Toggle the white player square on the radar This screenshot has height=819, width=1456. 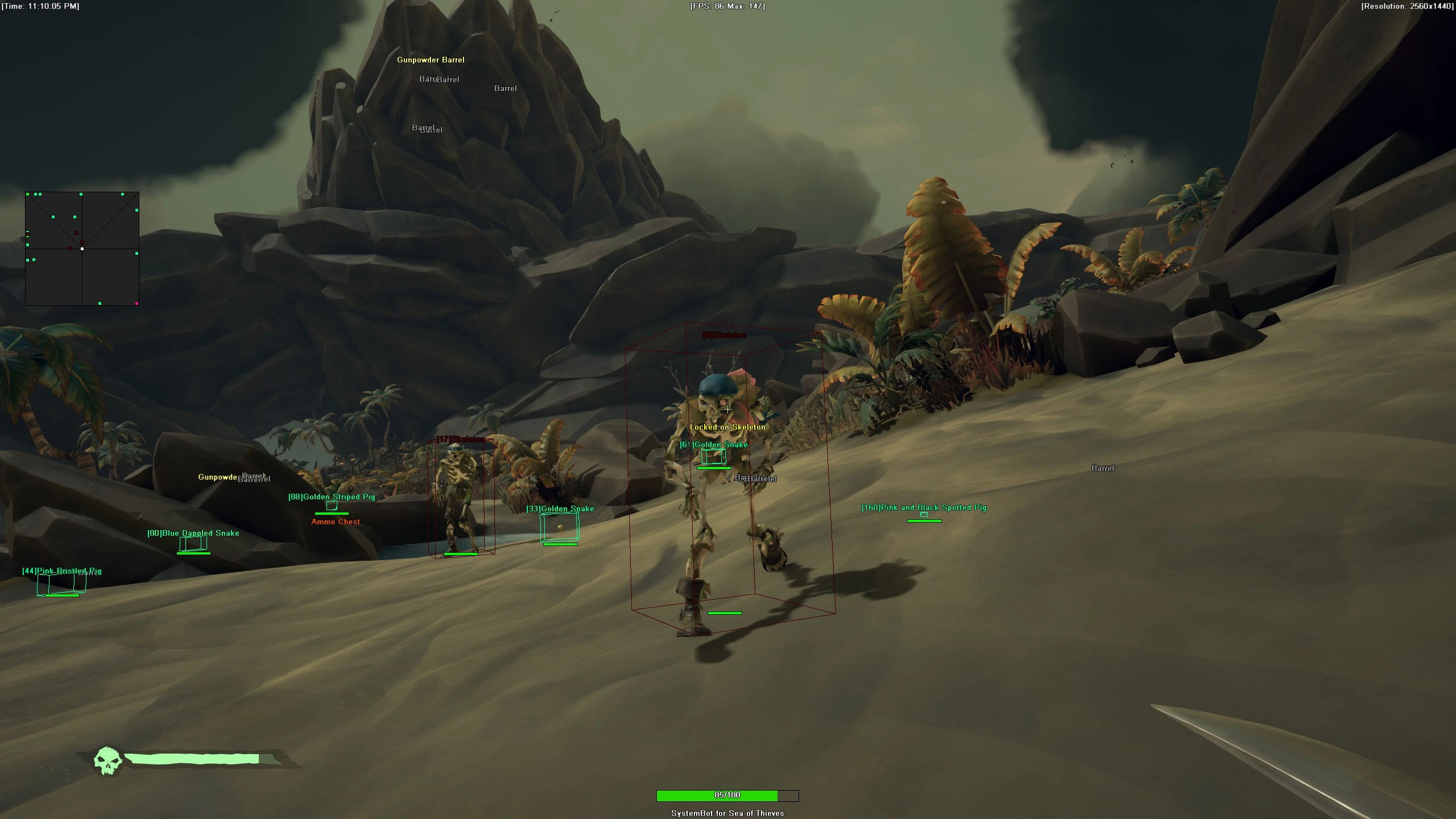coord(82,249)
